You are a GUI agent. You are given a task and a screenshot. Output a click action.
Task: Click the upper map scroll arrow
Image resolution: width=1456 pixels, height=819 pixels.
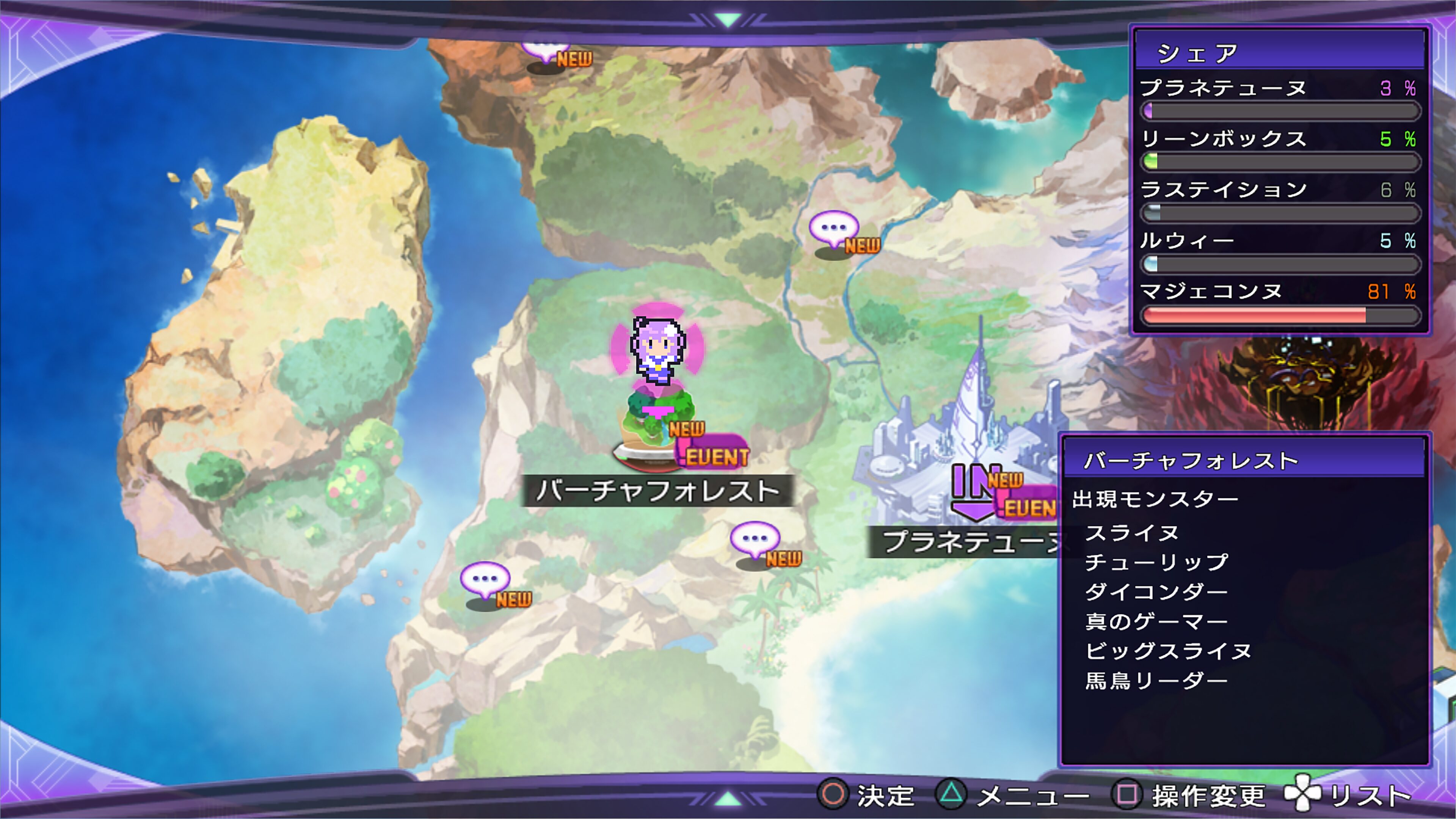pos(728,20)
